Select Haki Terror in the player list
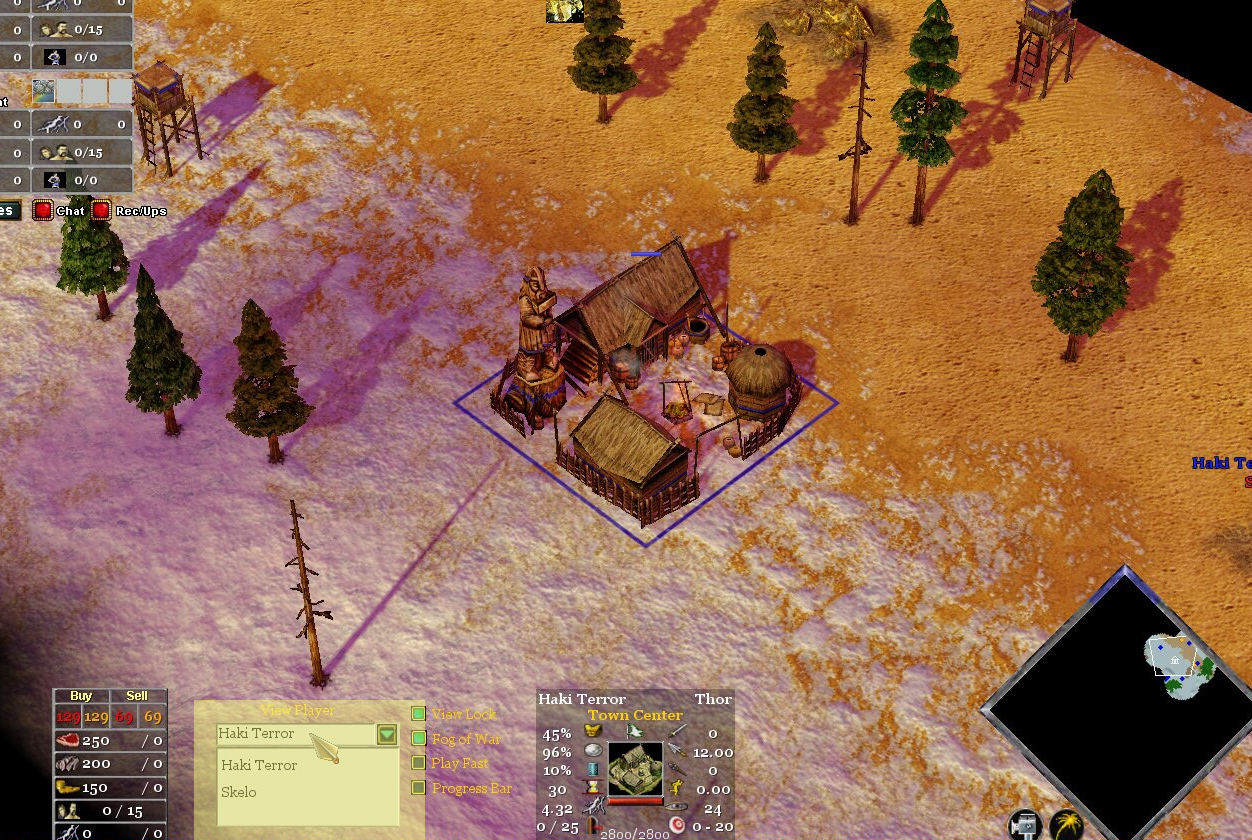The image size is (1252, 840). pos(259,765)
